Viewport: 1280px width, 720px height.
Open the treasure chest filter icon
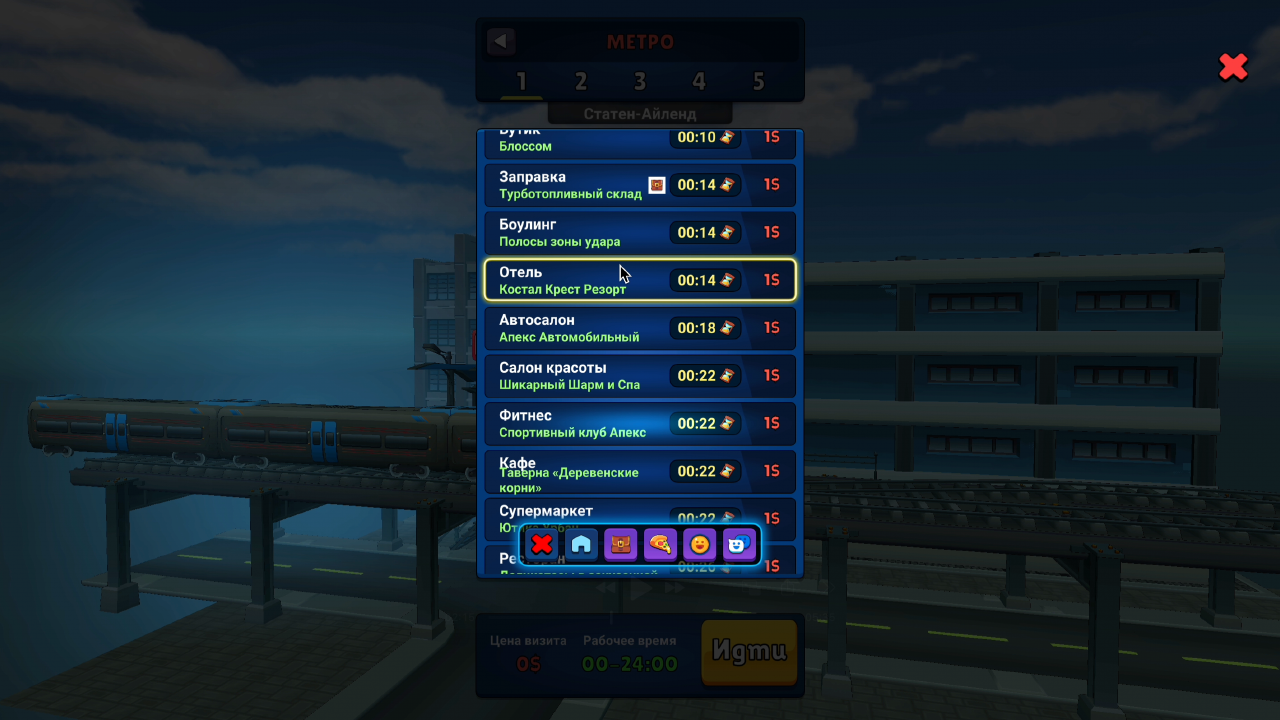[620, 544]
